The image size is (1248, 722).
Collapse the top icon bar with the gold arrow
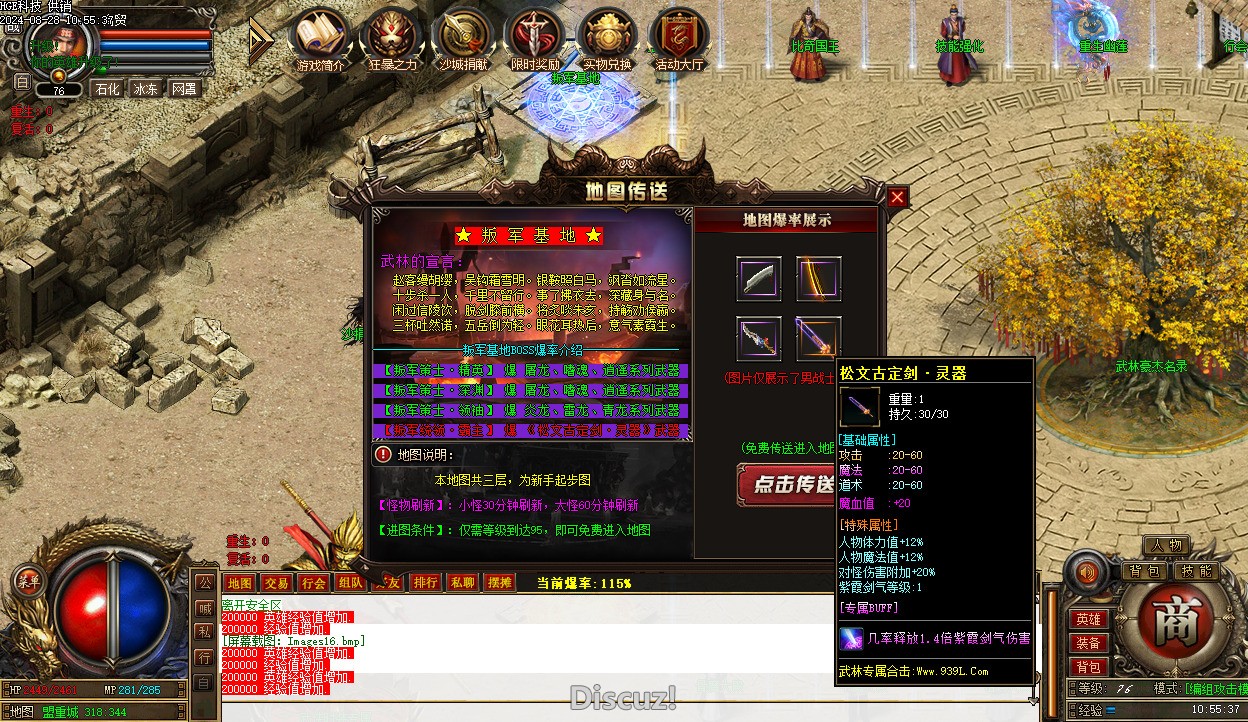(260, 39)
